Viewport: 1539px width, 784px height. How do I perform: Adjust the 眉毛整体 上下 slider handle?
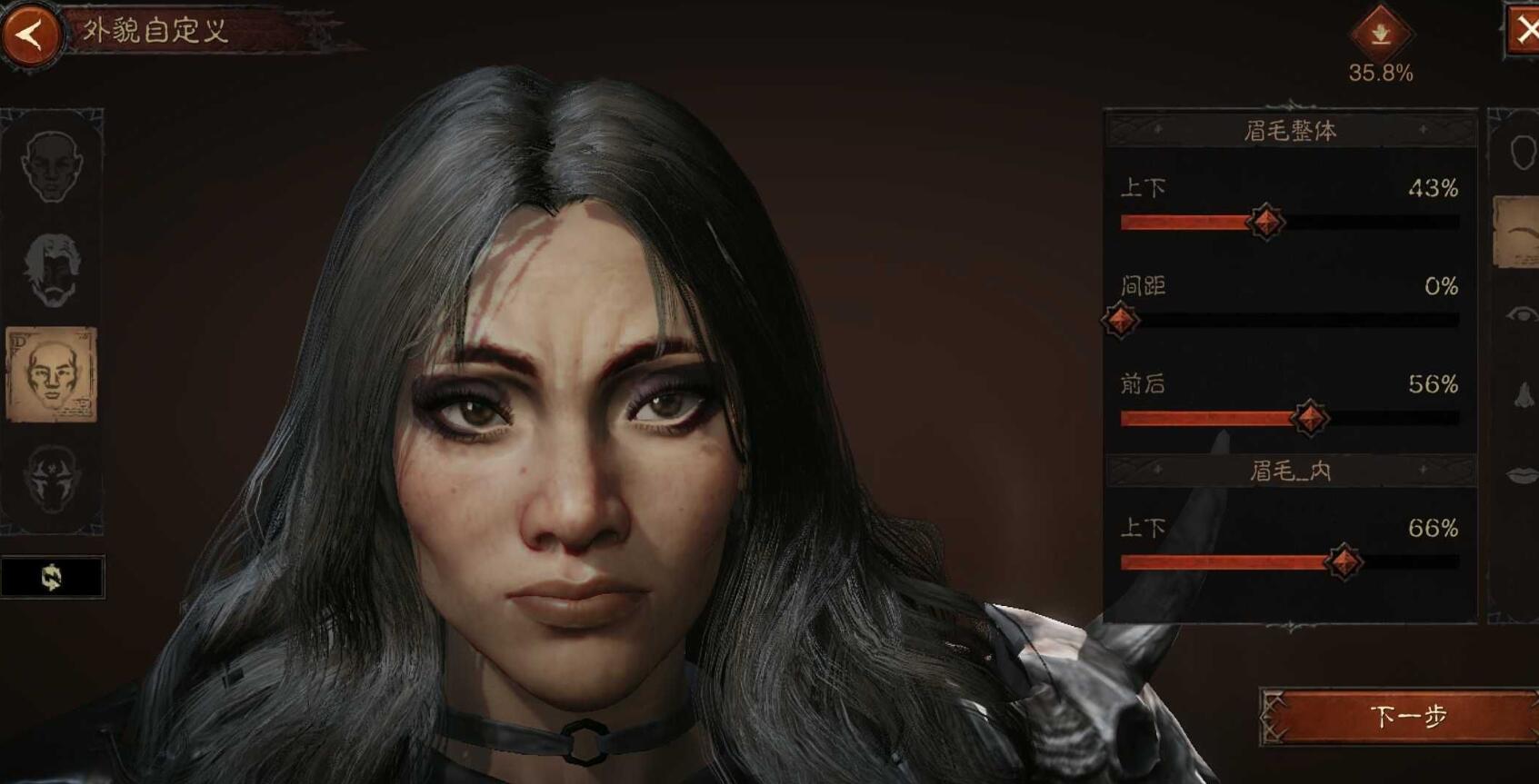[1266, 222]
